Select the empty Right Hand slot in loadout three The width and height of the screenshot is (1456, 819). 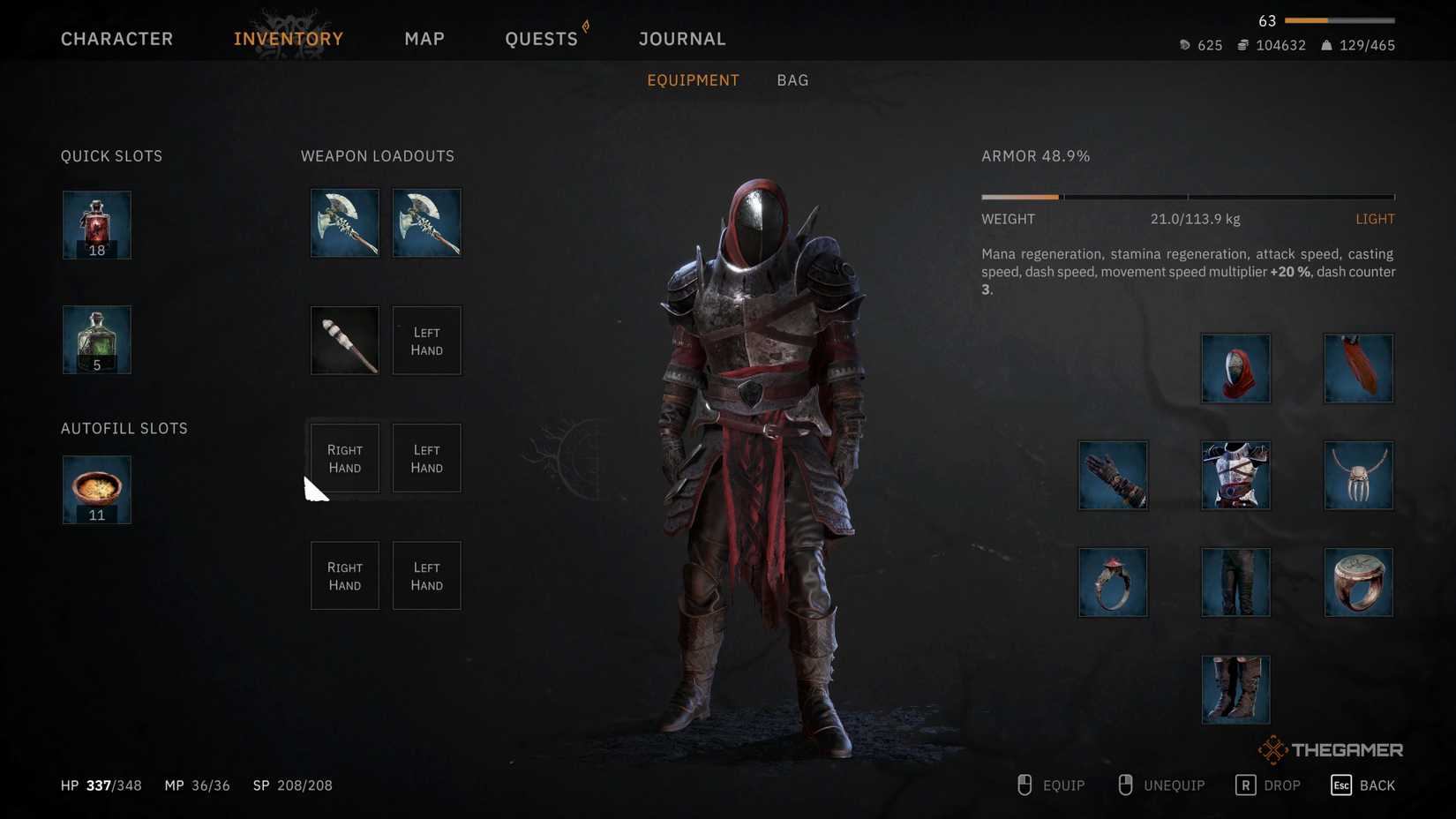(344, 457)
